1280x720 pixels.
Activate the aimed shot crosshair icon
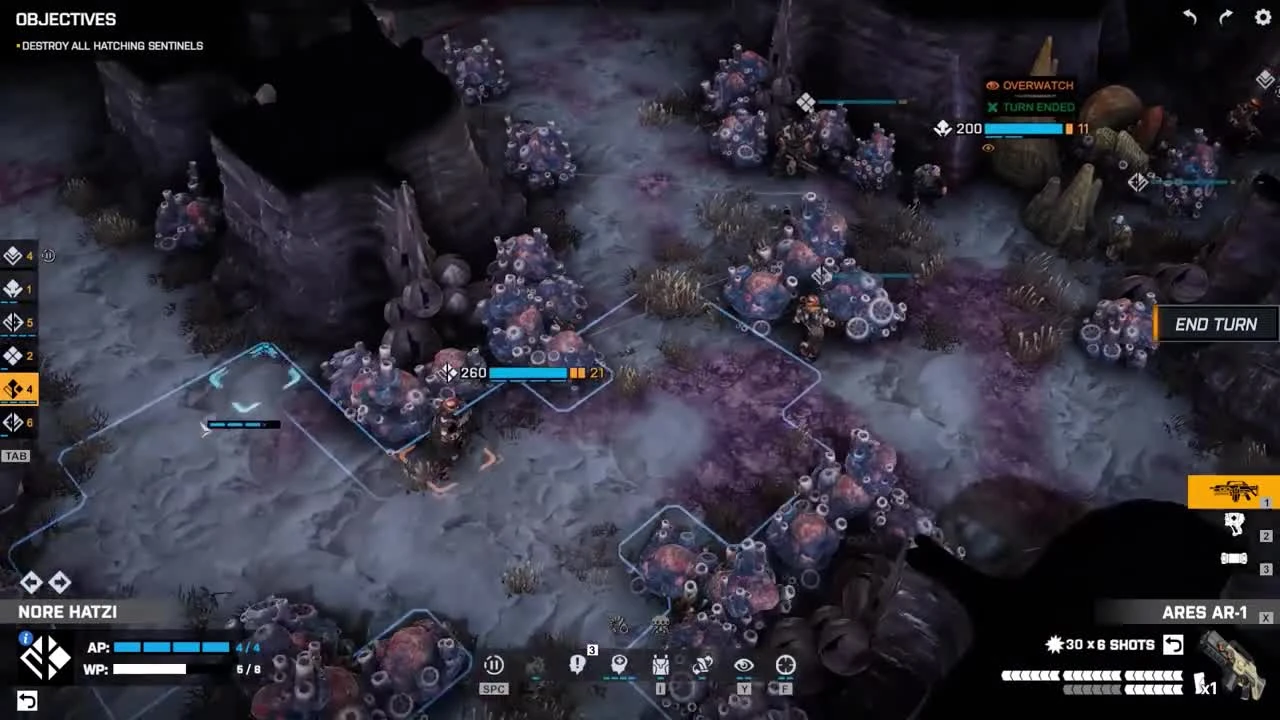click(x=785, y=664)
